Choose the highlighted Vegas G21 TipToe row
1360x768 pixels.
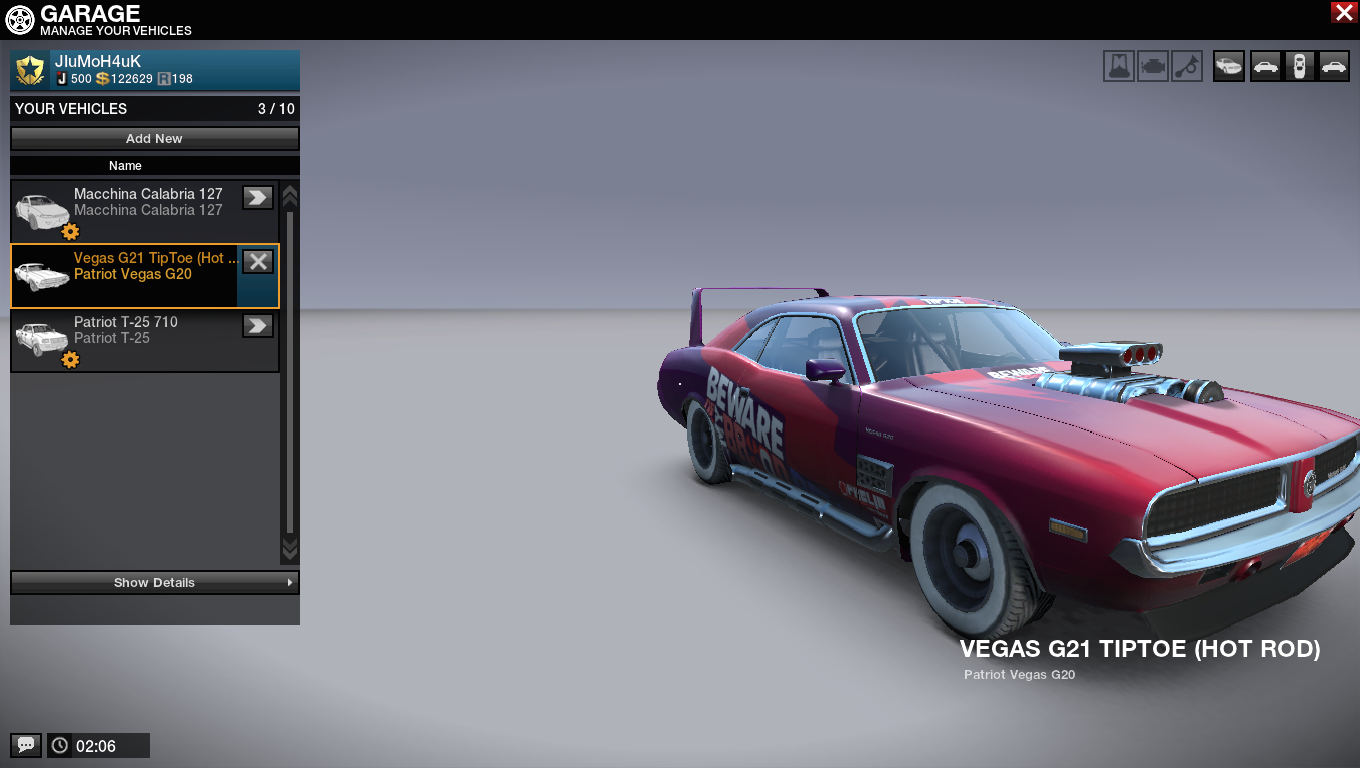click(125, 275)
